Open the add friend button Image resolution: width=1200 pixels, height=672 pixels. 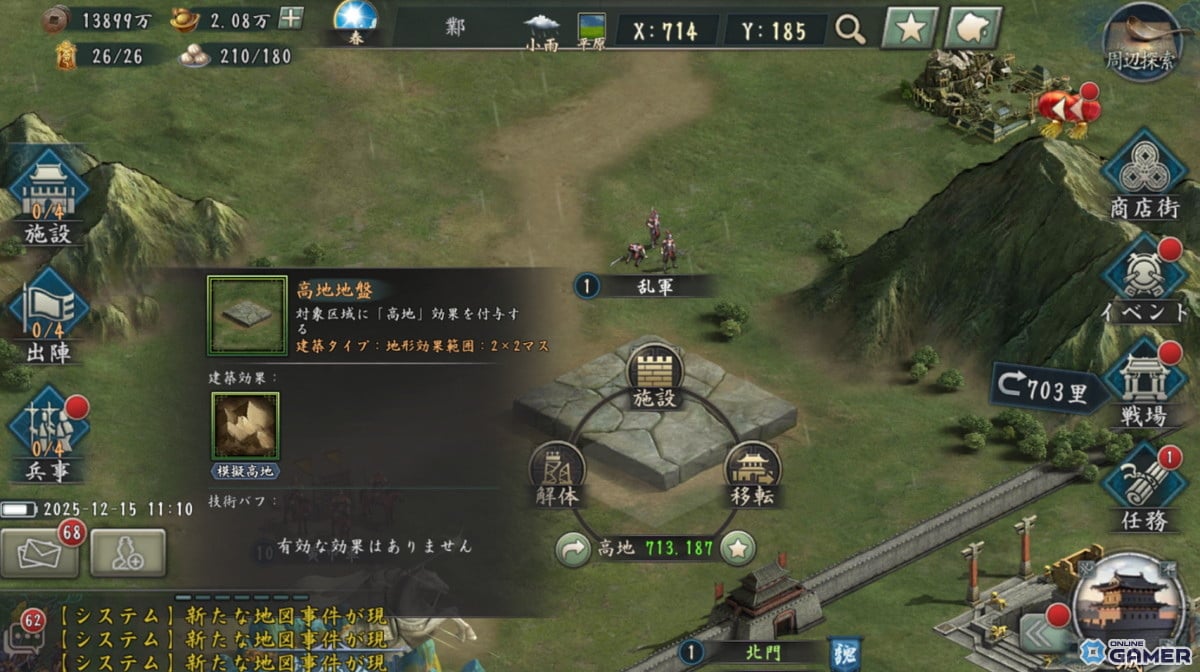tap(128, 553)
